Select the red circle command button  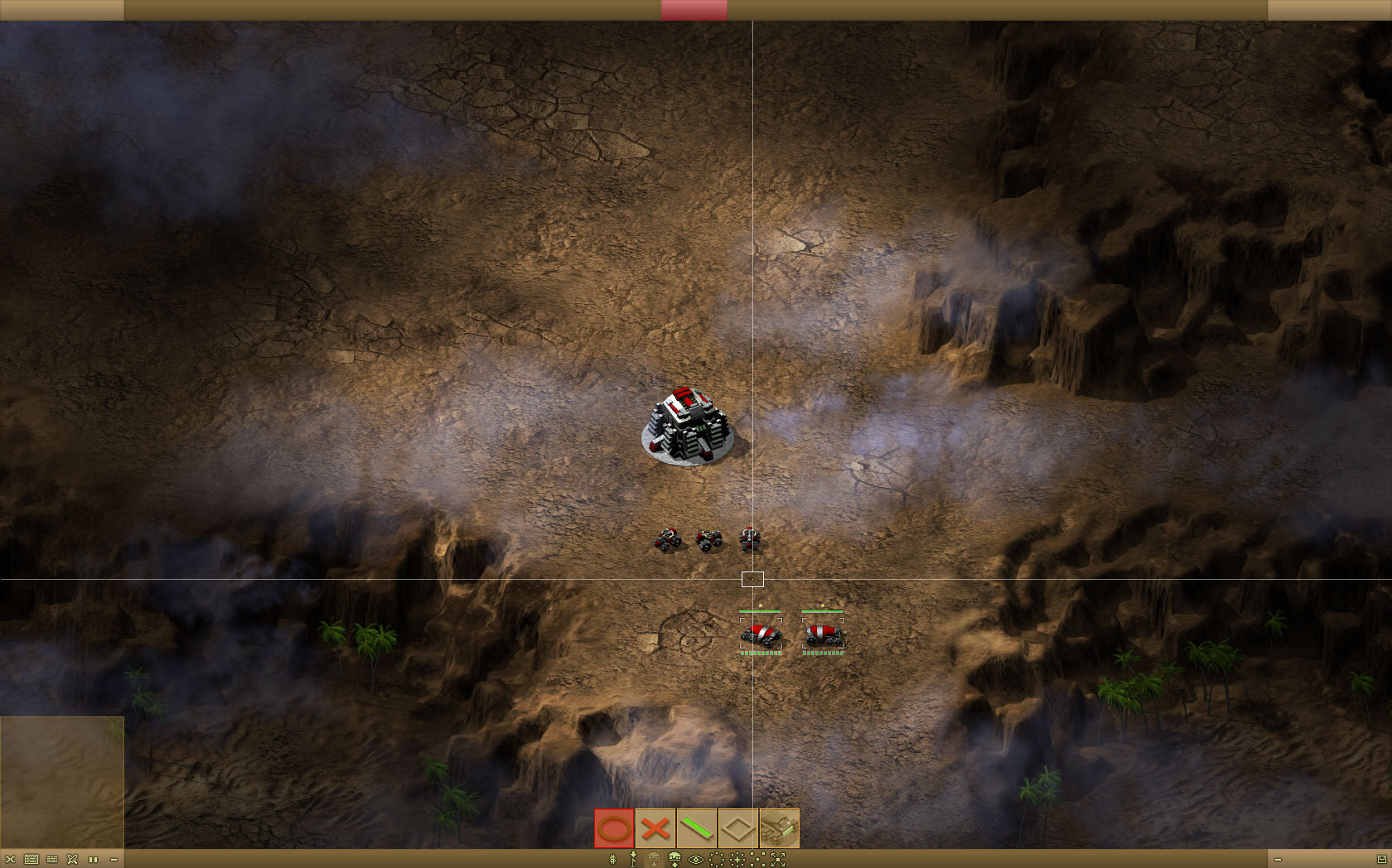pyautogui.click(x=614, y=828)
